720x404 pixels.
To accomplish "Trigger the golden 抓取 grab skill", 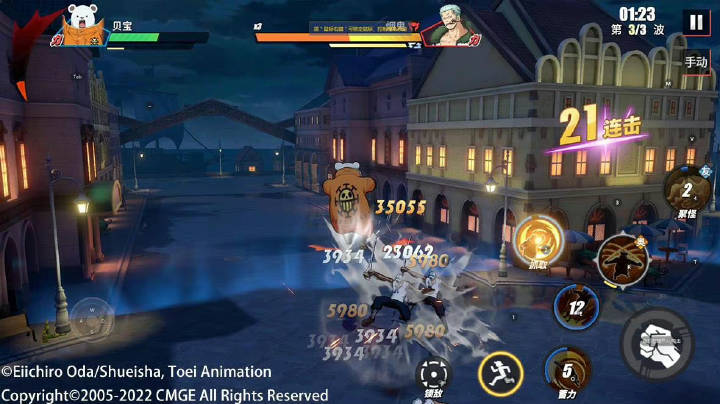I will click(538, 240).
